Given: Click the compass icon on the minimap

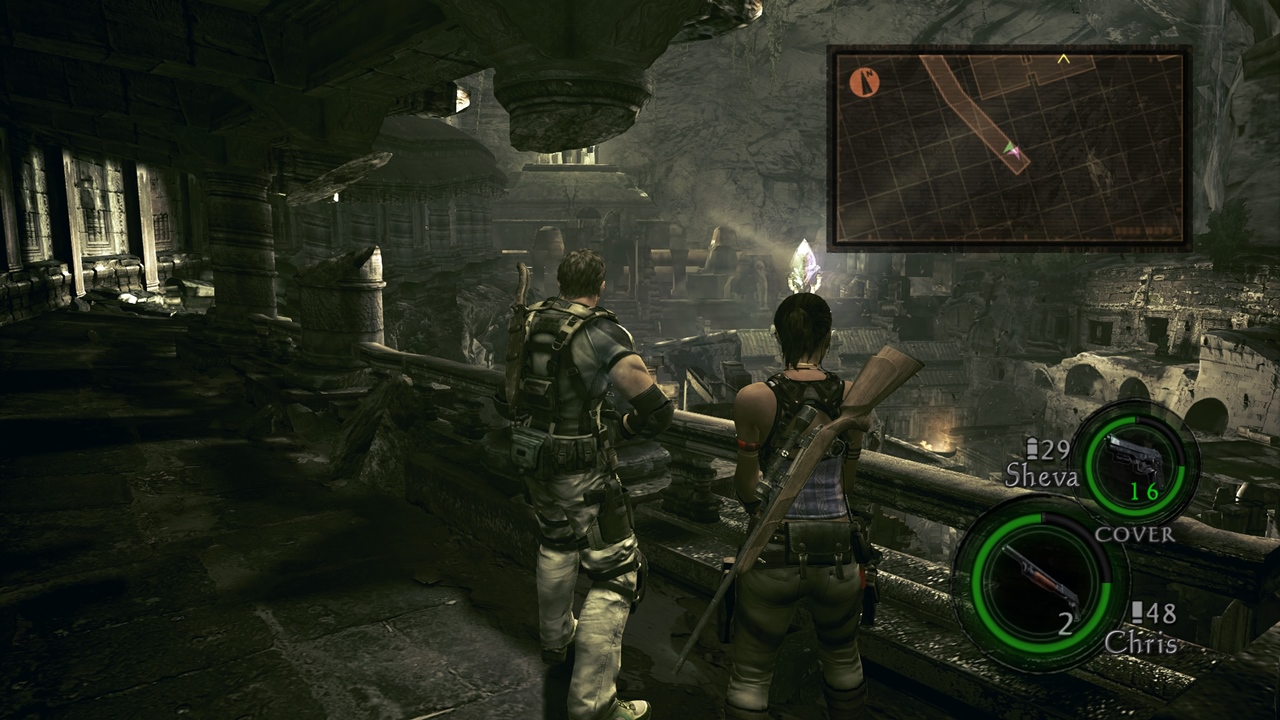Looking at the screenshot, I should [x=864, y=82].
